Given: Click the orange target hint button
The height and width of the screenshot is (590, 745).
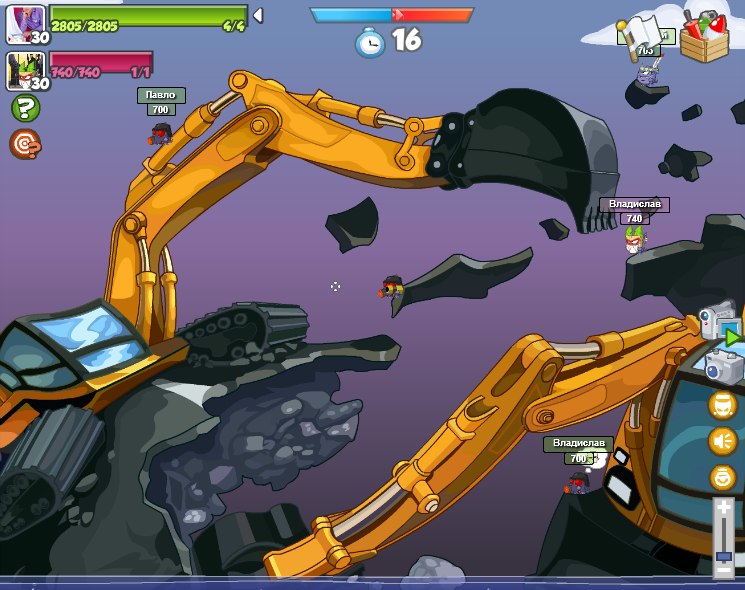Looking at the screenshot, I should [x=24, y=145].
